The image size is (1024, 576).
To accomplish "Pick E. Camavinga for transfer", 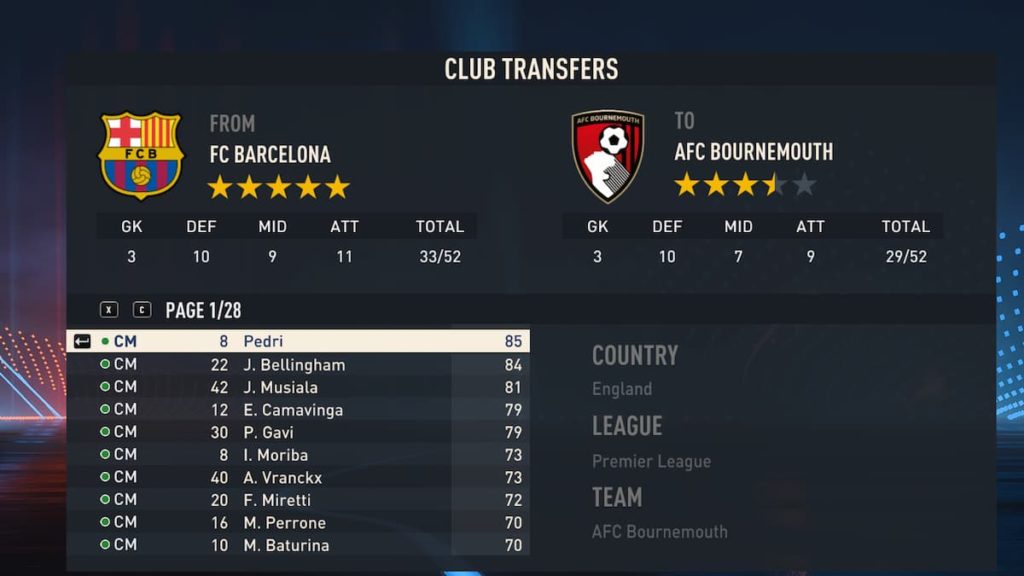I will (300, 410).
